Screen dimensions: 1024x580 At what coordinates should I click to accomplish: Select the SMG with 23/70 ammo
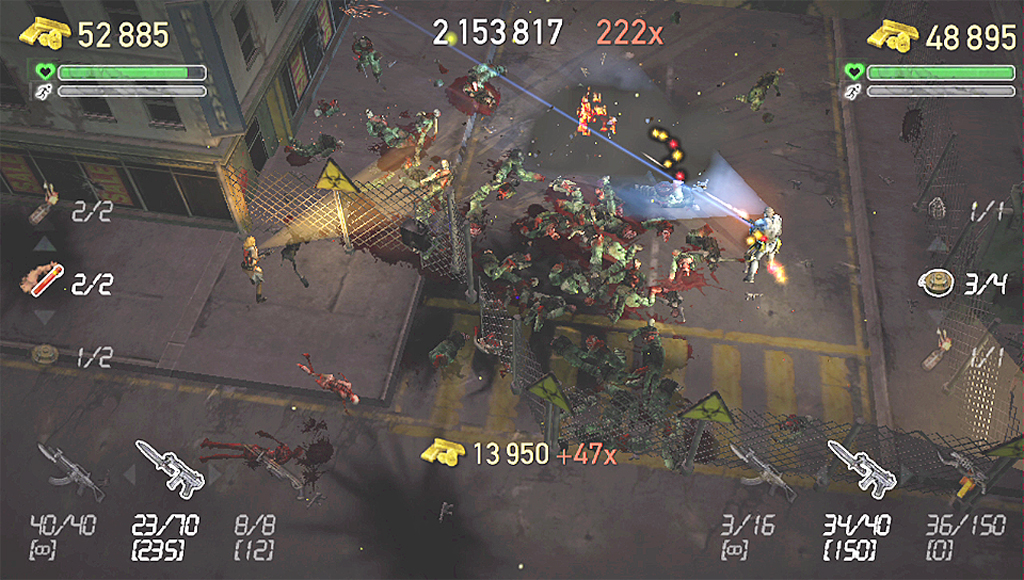(168, 466)
